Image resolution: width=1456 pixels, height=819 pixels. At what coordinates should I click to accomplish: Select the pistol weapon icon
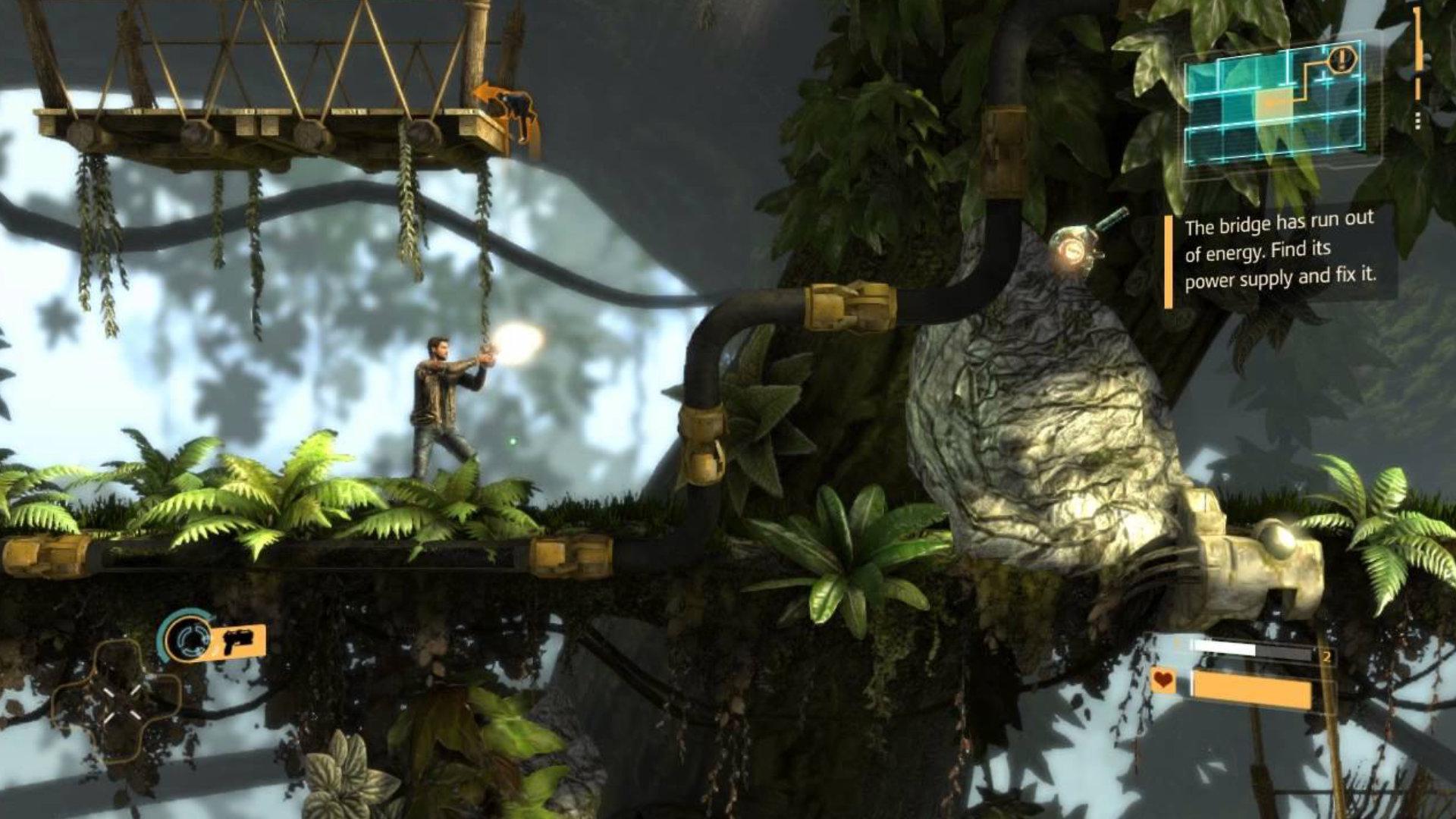[x=237, y=642]
